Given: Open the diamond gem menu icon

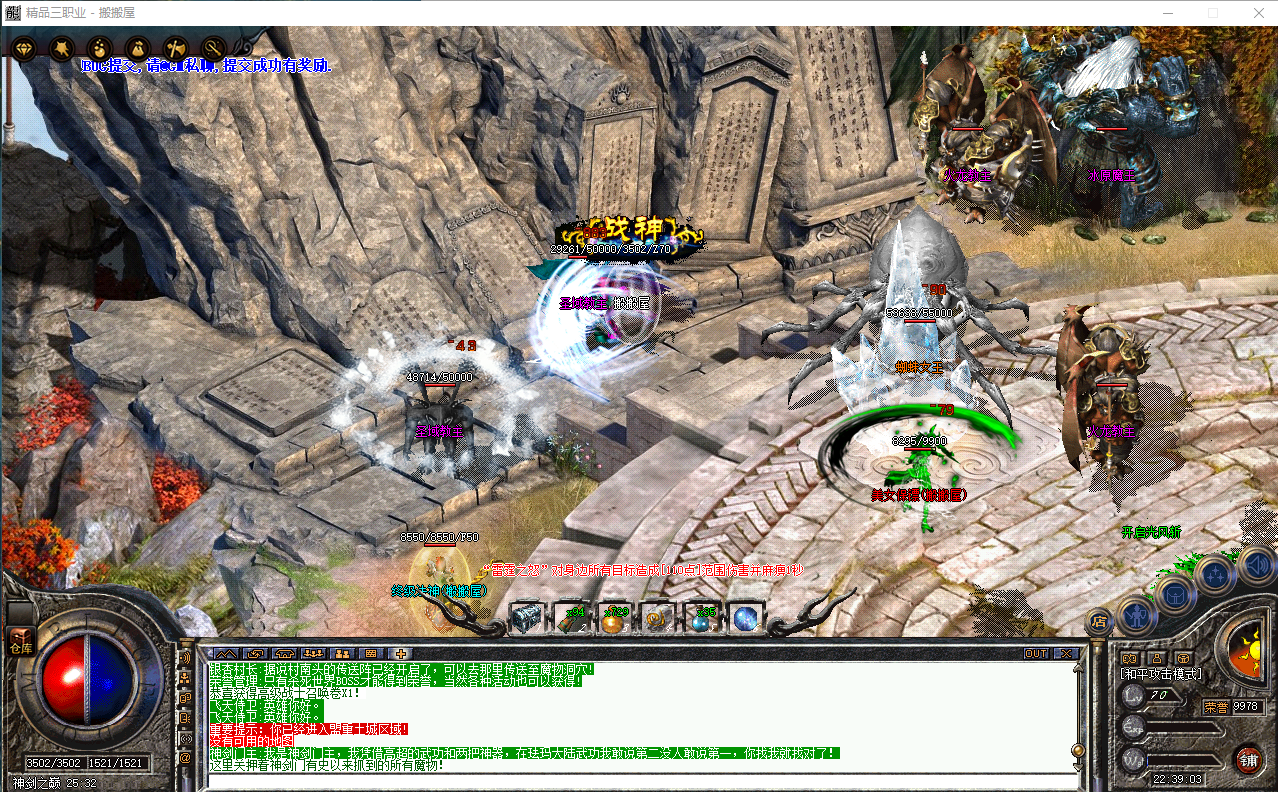Looking at the screenshot, I should coord(23,48).
